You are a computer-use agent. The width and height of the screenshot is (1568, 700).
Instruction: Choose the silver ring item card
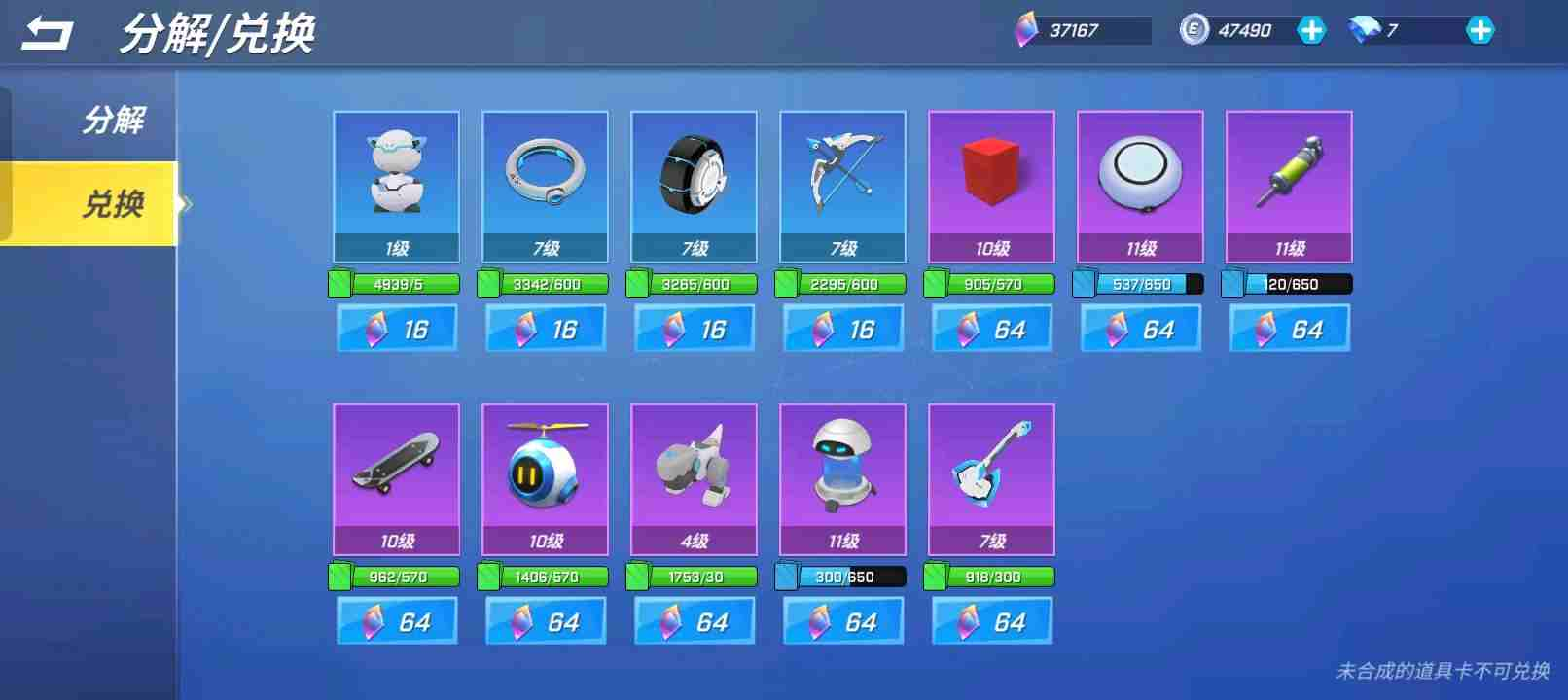coord(545,186)
